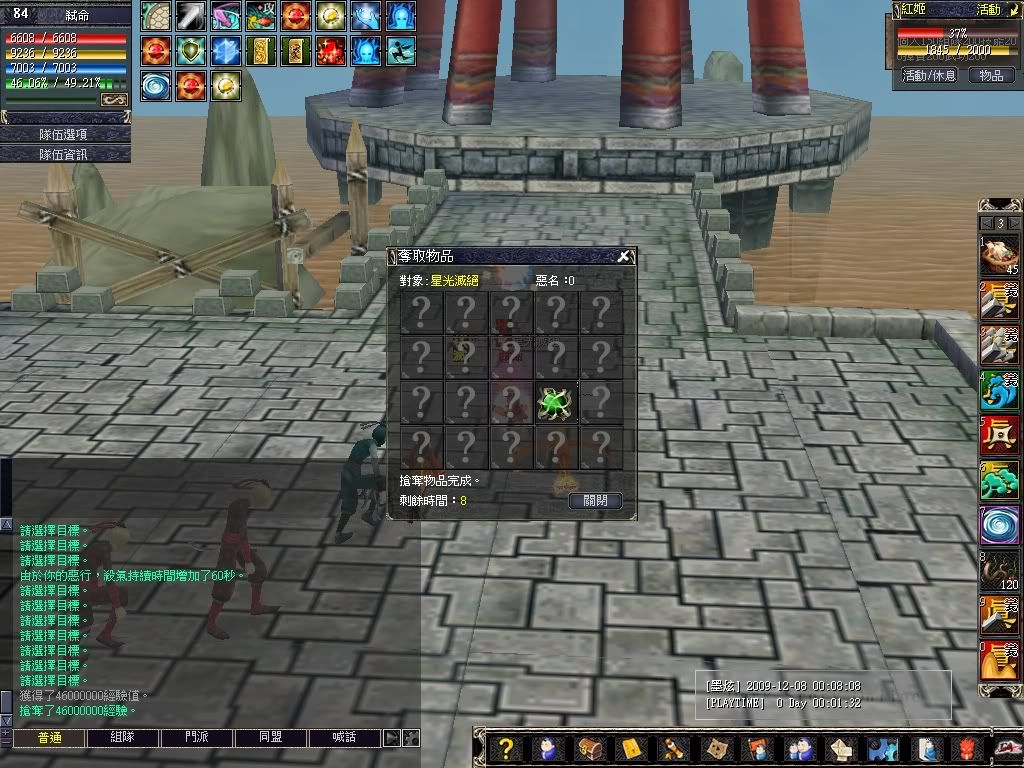The image size is (1024, 768).
Task: Open 隊伍選項 party options
Action: click(x=65, y=134)
